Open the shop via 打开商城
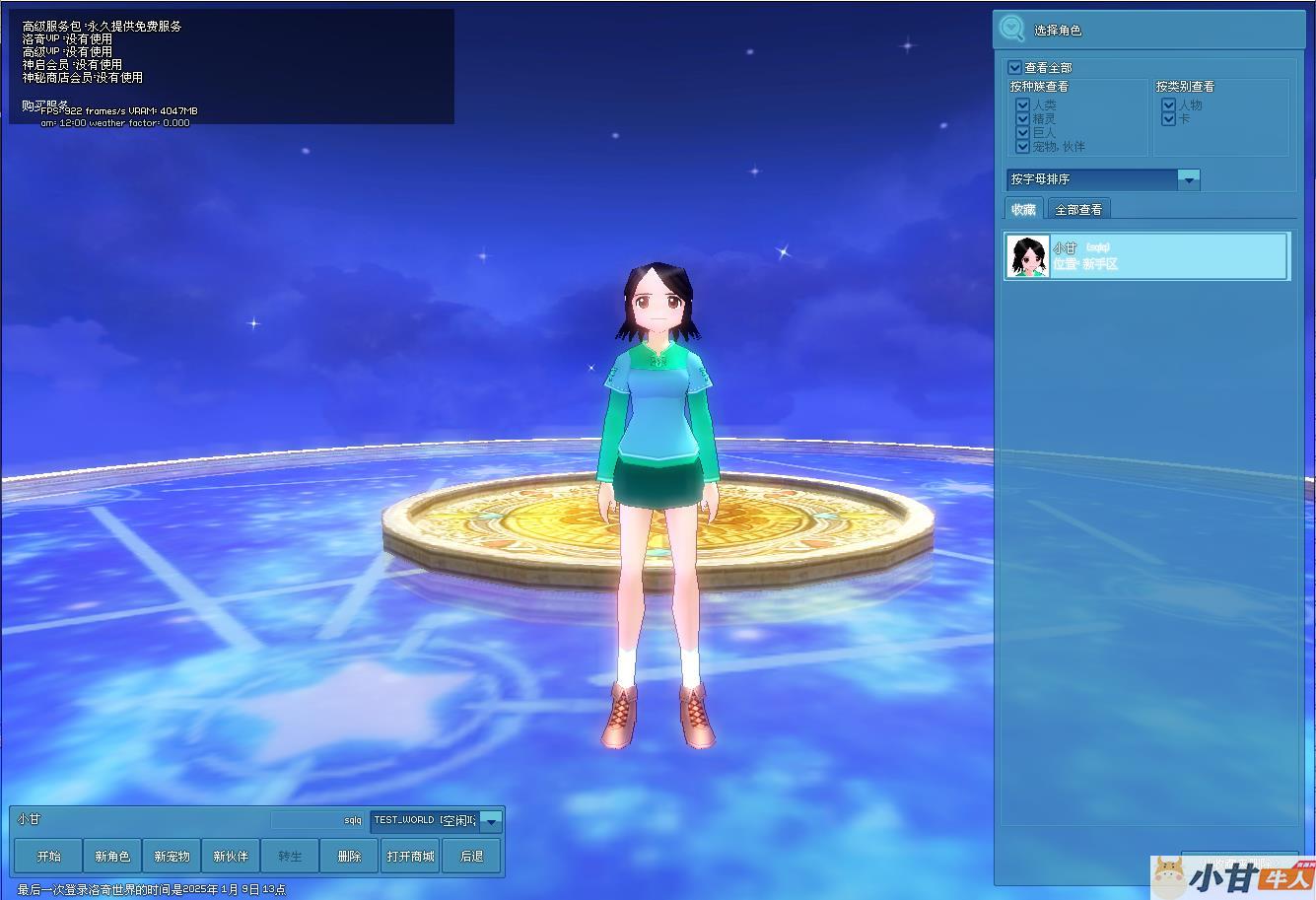The height and width of the screenshot is (900, 1316). [410, 856]
